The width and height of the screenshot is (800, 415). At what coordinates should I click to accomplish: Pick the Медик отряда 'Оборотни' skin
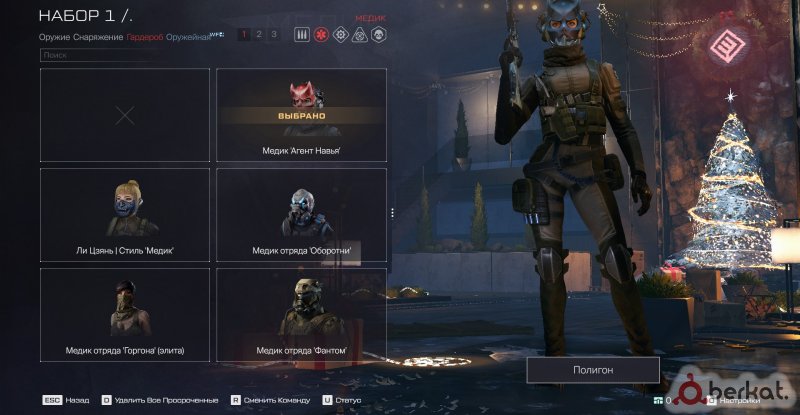pos(301,215)
